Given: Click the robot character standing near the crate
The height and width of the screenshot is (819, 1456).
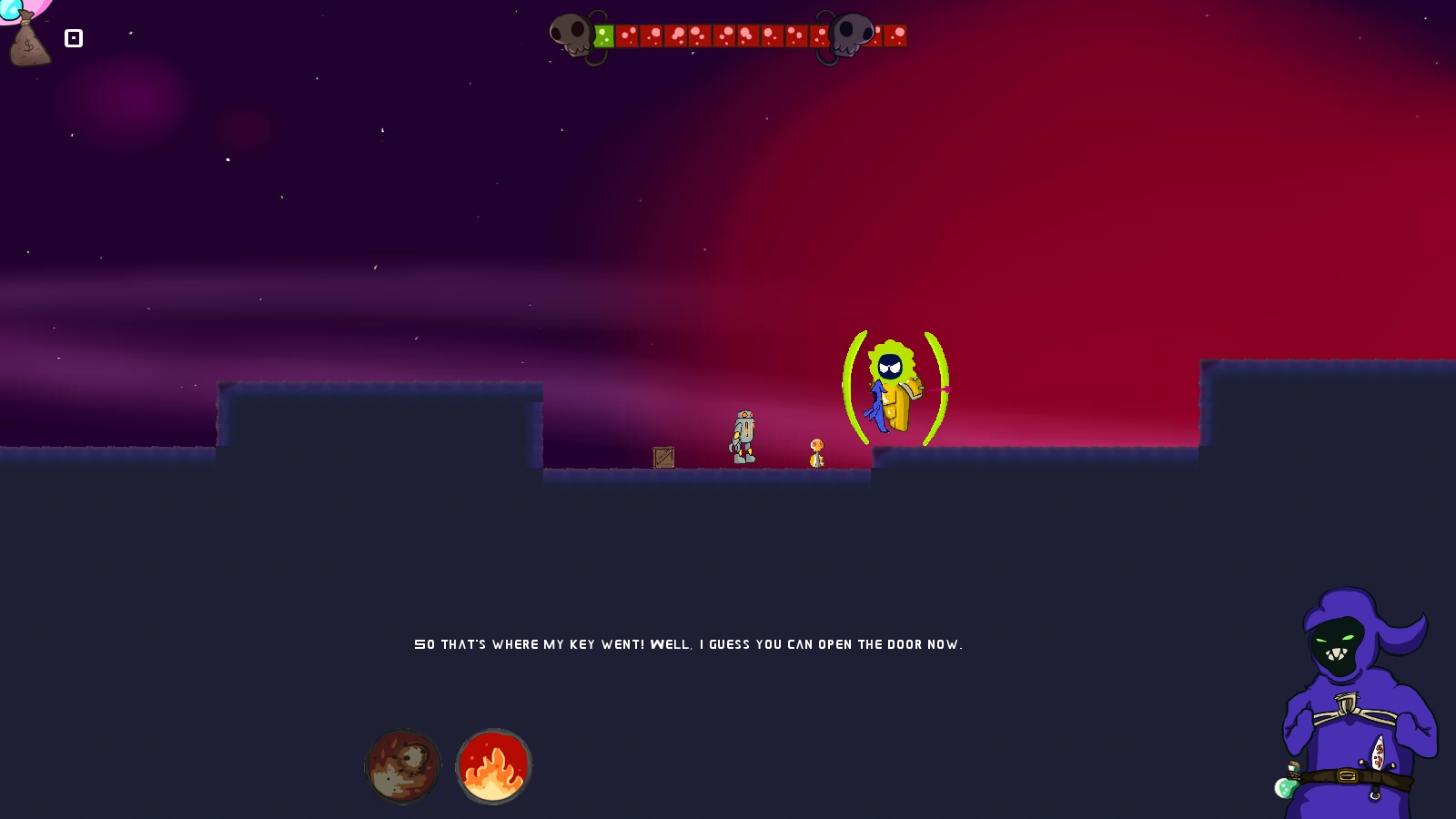Looking at the screenshot, I should click(744, 437).
